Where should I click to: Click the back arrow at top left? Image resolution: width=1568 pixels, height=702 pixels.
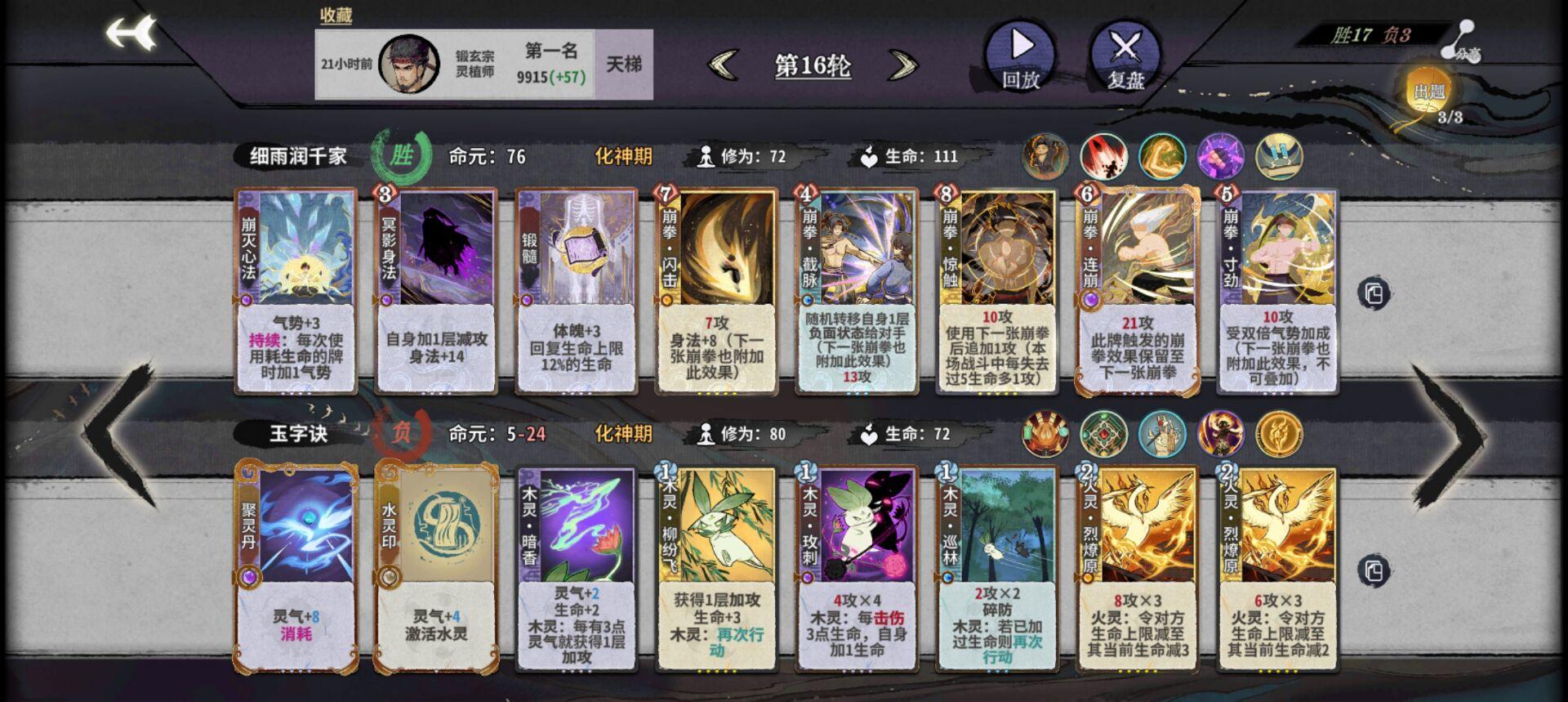point(132,33)
